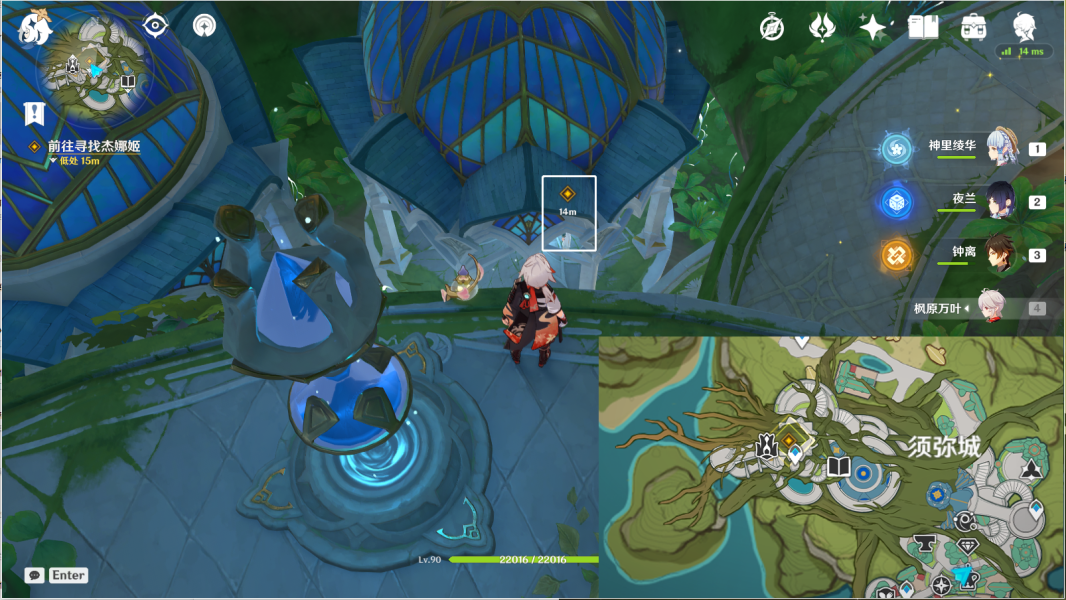Image resolution: width=1066 pixels, height=600 pixels.
Task: Open the backpack inventory
Action: click(x=974, y=27)
